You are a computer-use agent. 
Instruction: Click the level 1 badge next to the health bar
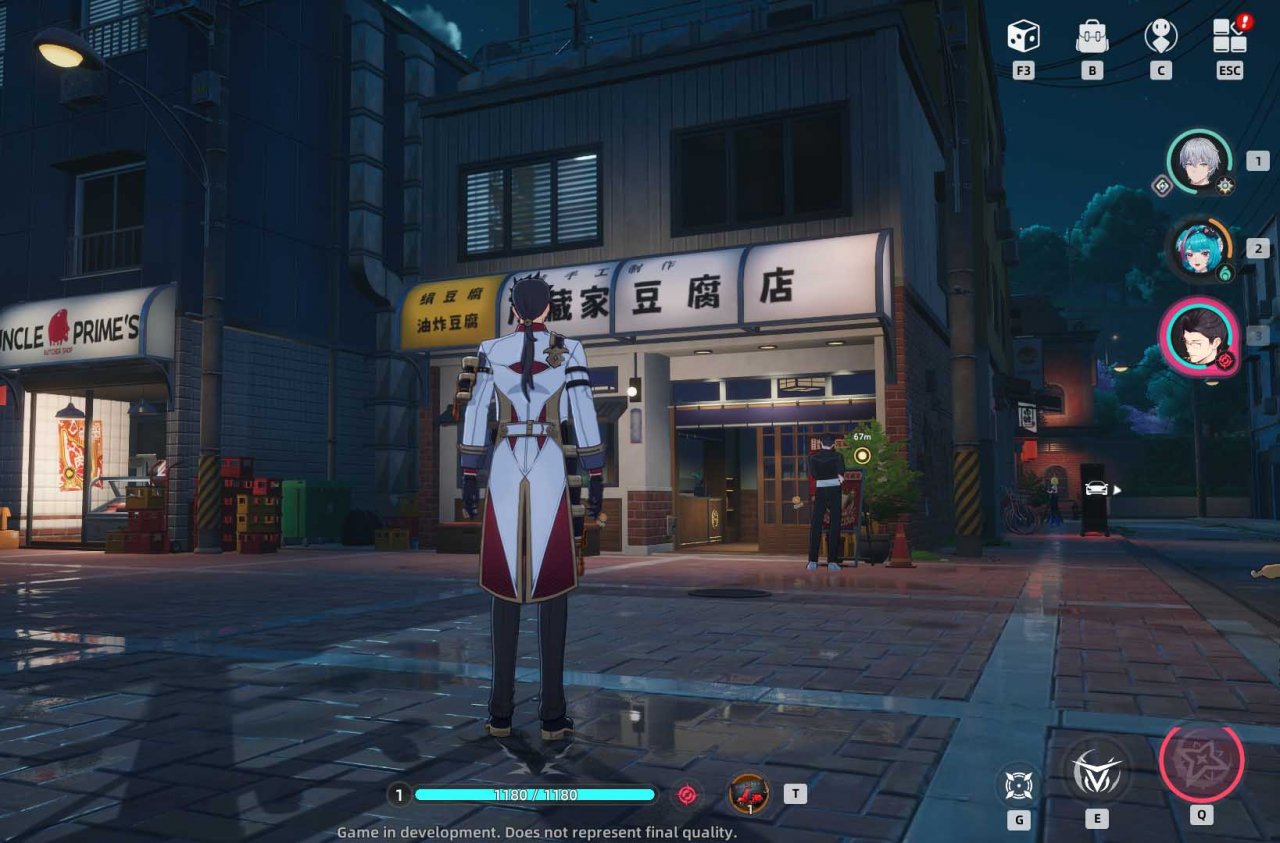point(399,793)
